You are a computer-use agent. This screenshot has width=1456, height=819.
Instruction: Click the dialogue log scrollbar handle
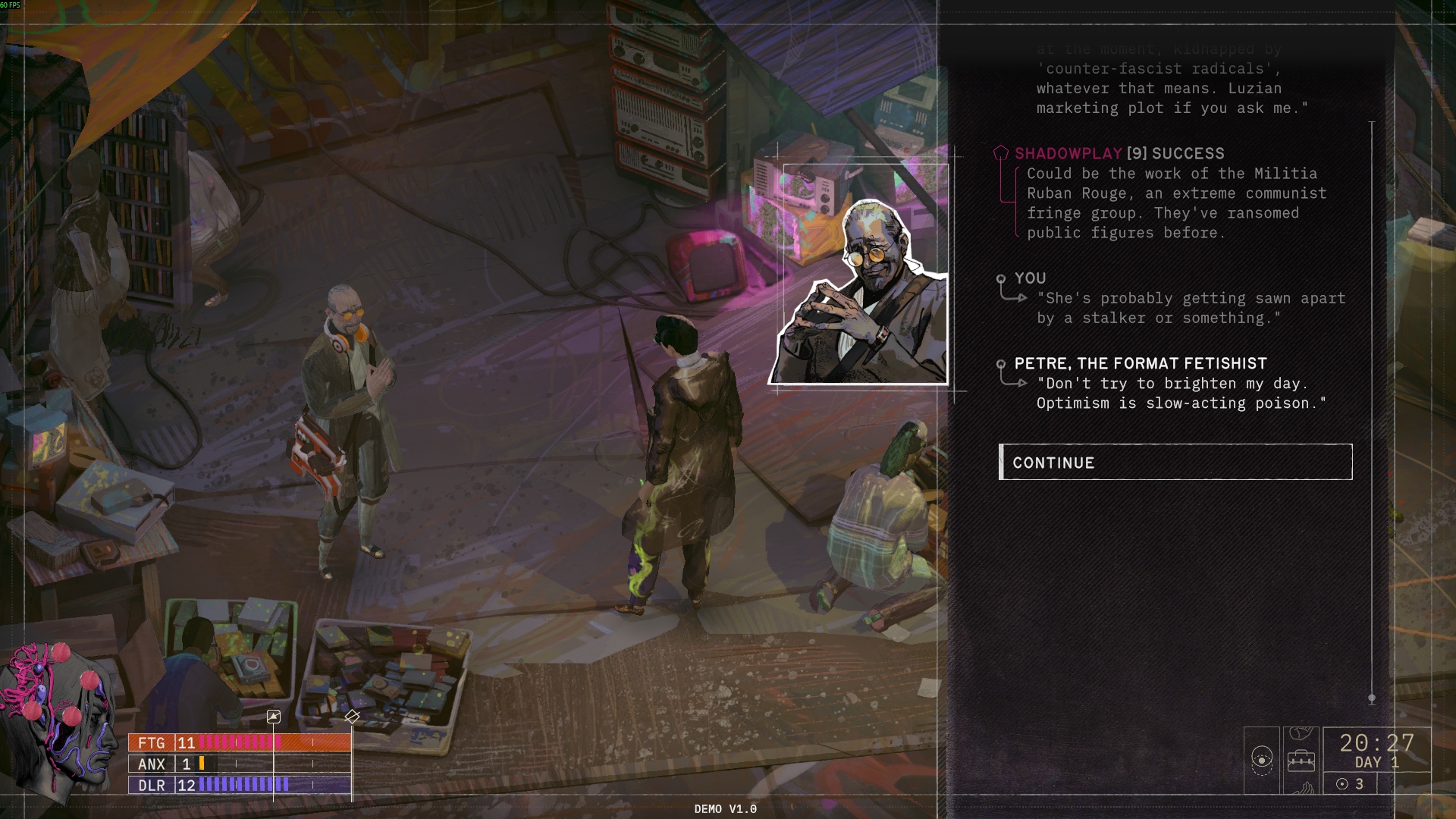(1372, 698)
